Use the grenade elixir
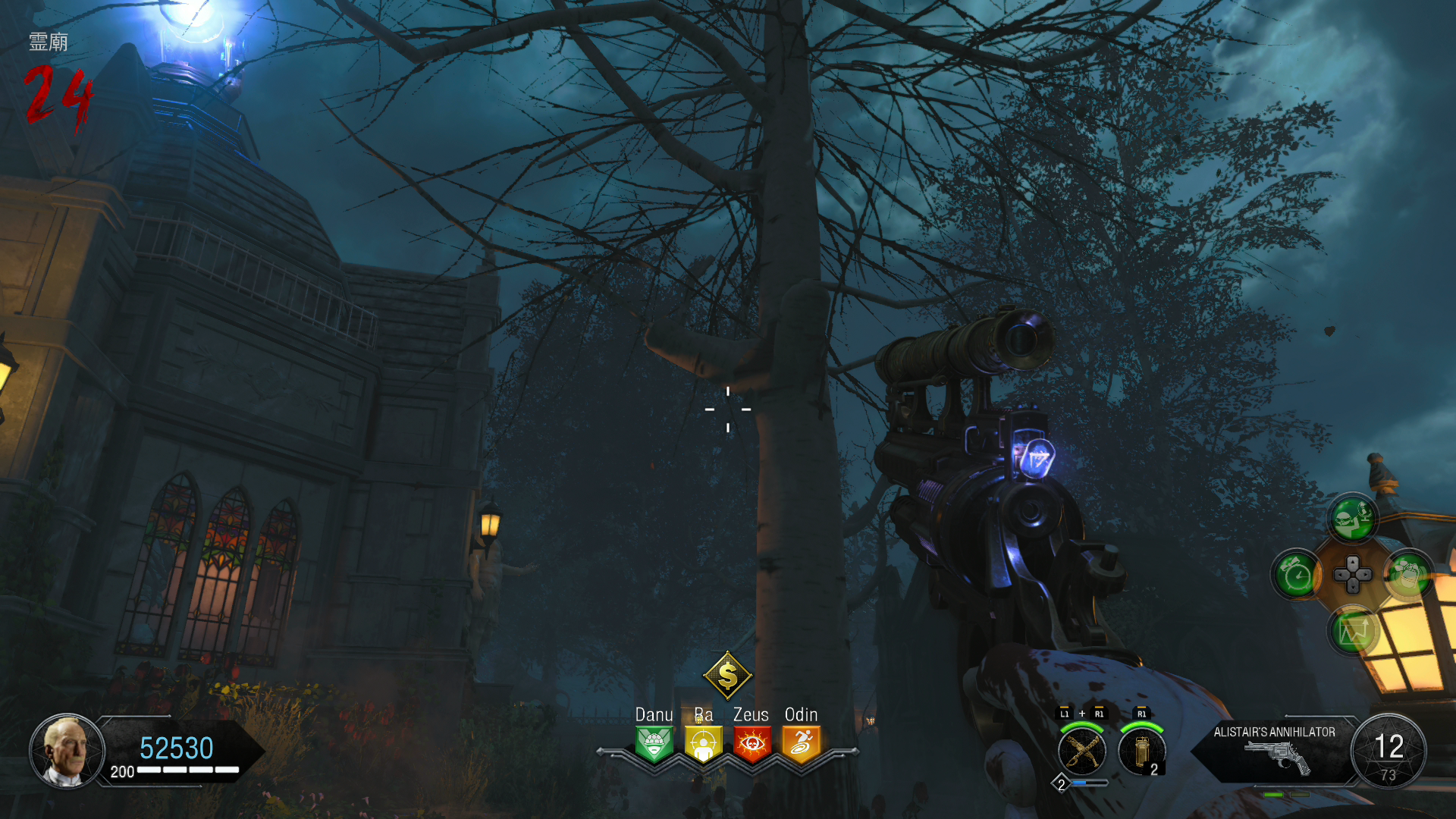 (x=1408, y=576)
